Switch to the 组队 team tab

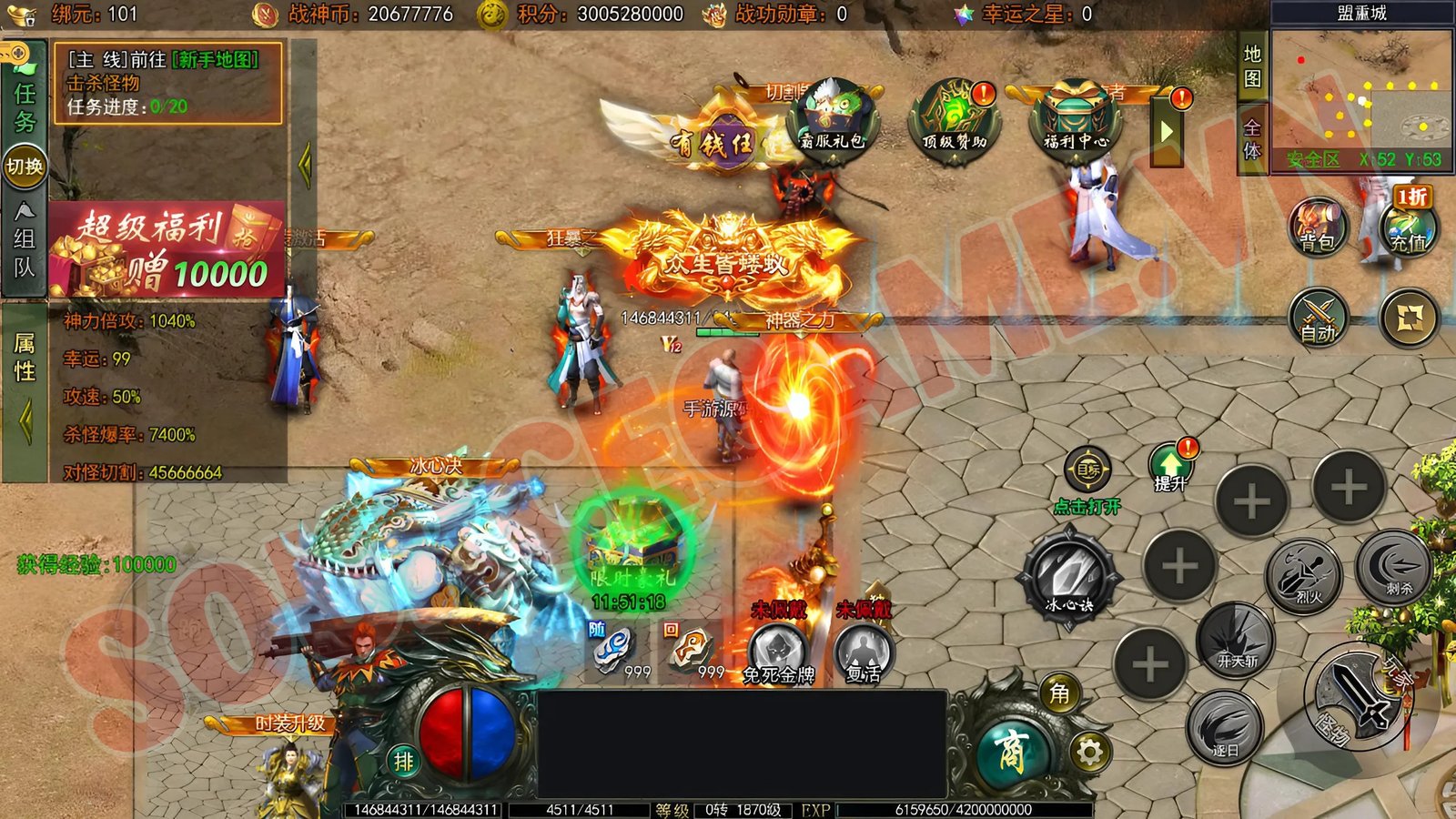coord(25,240)
